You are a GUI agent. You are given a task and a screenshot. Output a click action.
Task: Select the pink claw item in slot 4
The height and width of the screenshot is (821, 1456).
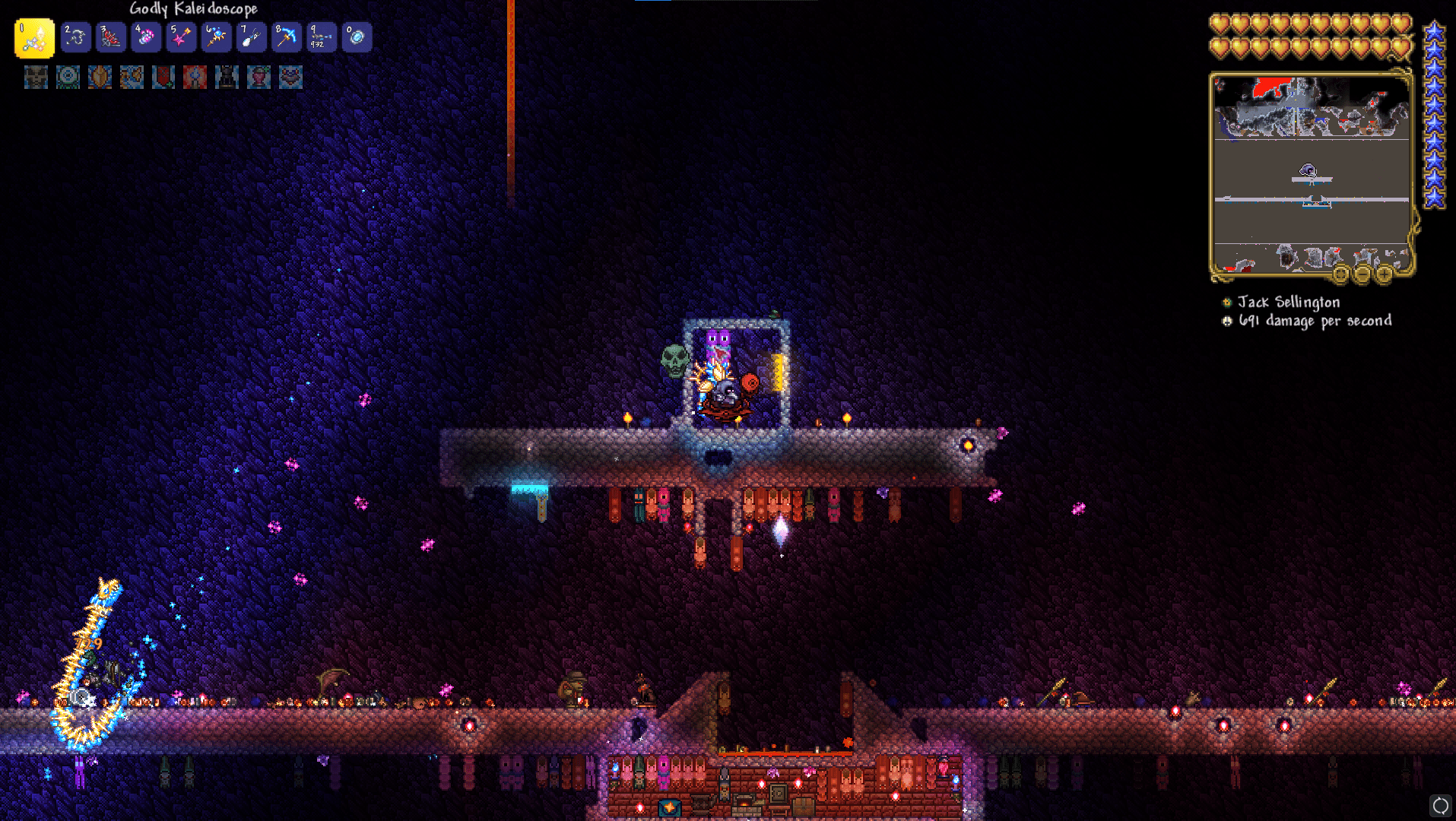coord(145,37)
